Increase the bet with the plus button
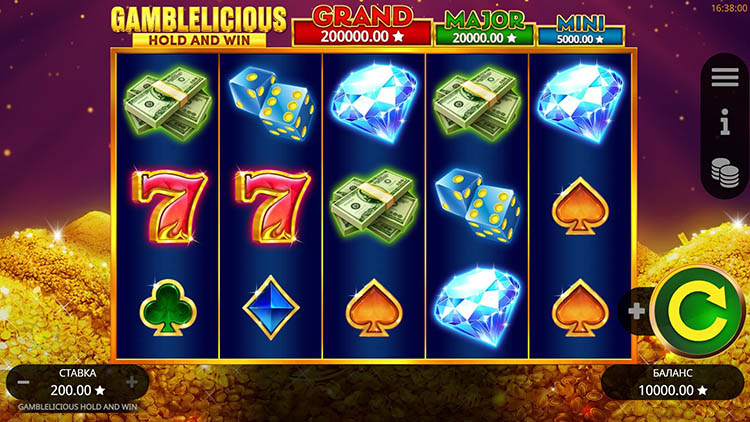The width and height of the screenshot is (750, 422). point(130,381)
